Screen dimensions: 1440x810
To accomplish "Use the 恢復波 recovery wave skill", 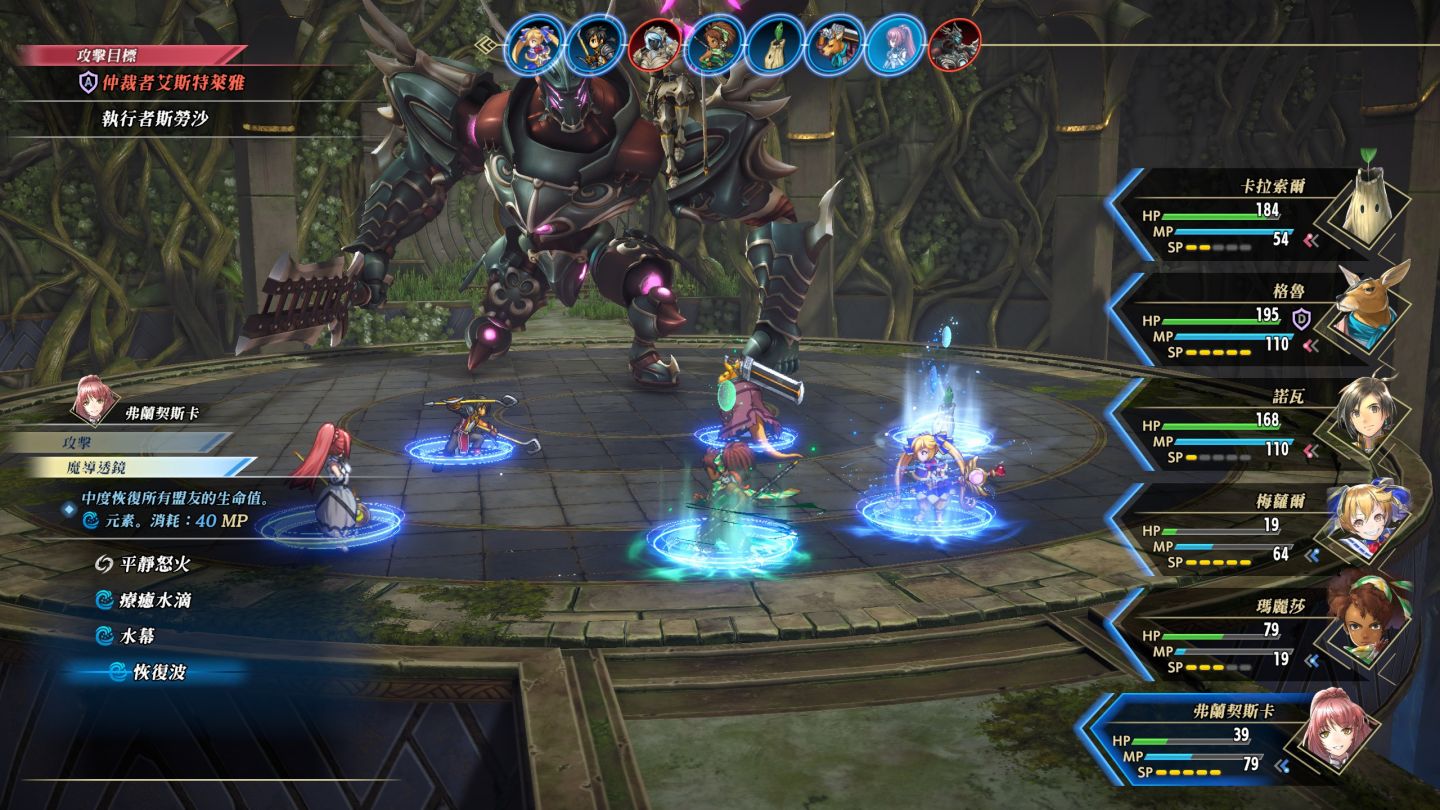I will (159, 672).
